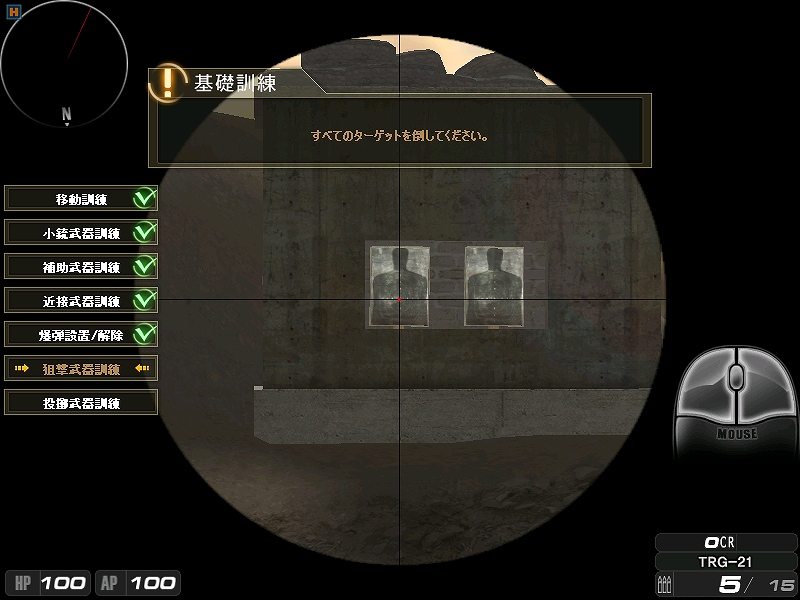Open the 投擲武器訓練 training entry
The height and width of the screenshot is (600, 800).
click(81, 403)
